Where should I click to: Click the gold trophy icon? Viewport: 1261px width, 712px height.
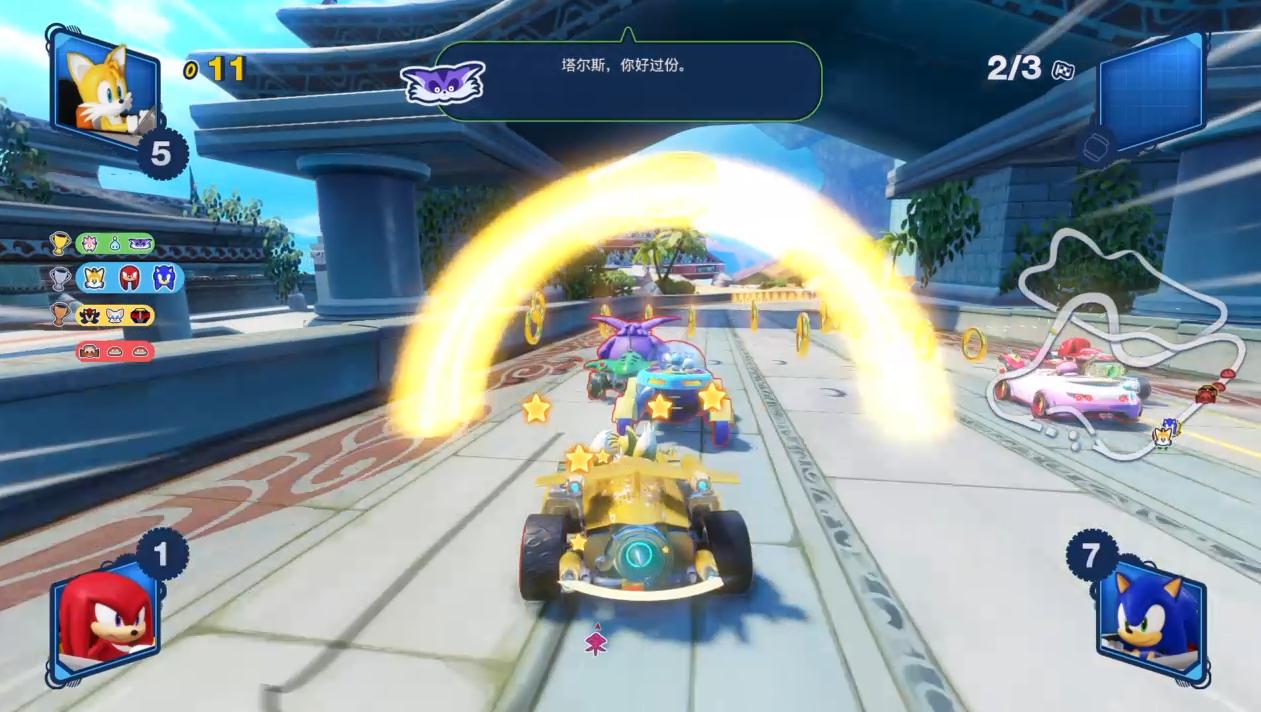click(x=60, y=244)
